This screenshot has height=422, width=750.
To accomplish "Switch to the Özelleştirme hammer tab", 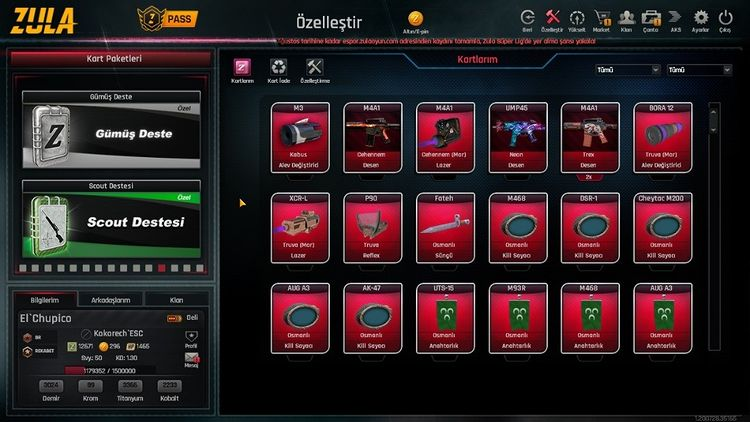I will (315, 69).
